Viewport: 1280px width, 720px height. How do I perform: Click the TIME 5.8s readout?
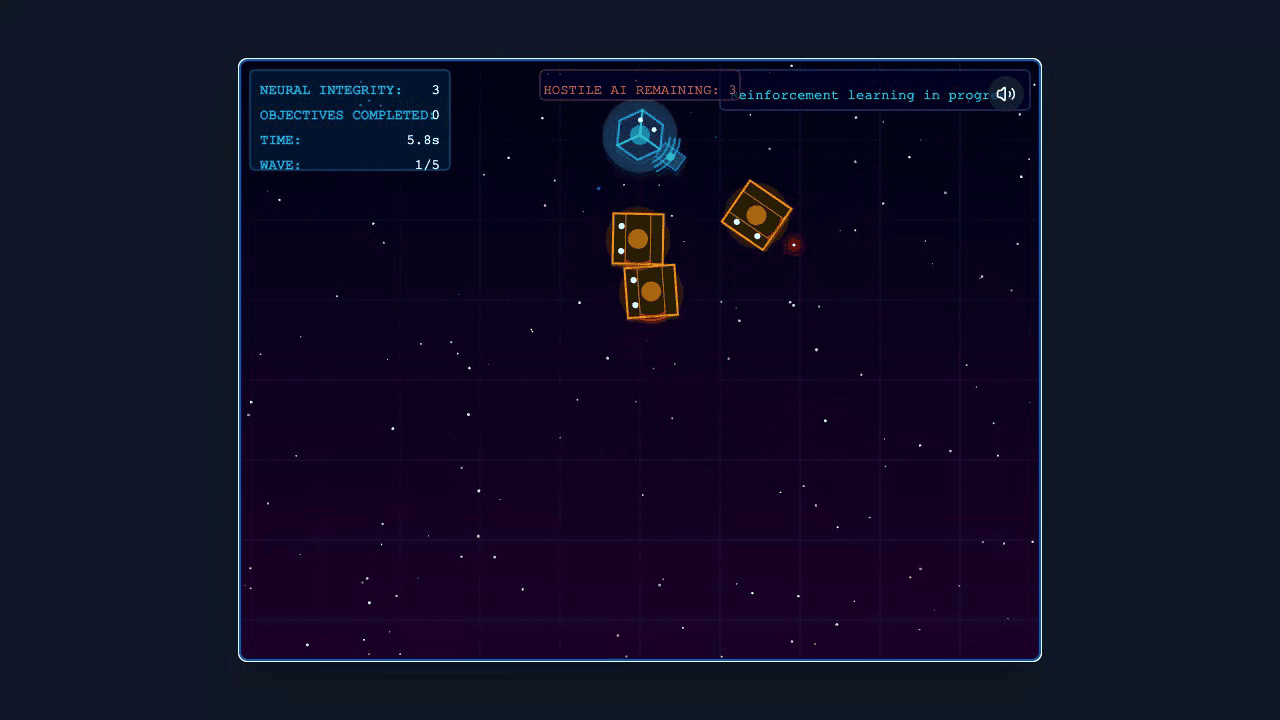point(349,140)
